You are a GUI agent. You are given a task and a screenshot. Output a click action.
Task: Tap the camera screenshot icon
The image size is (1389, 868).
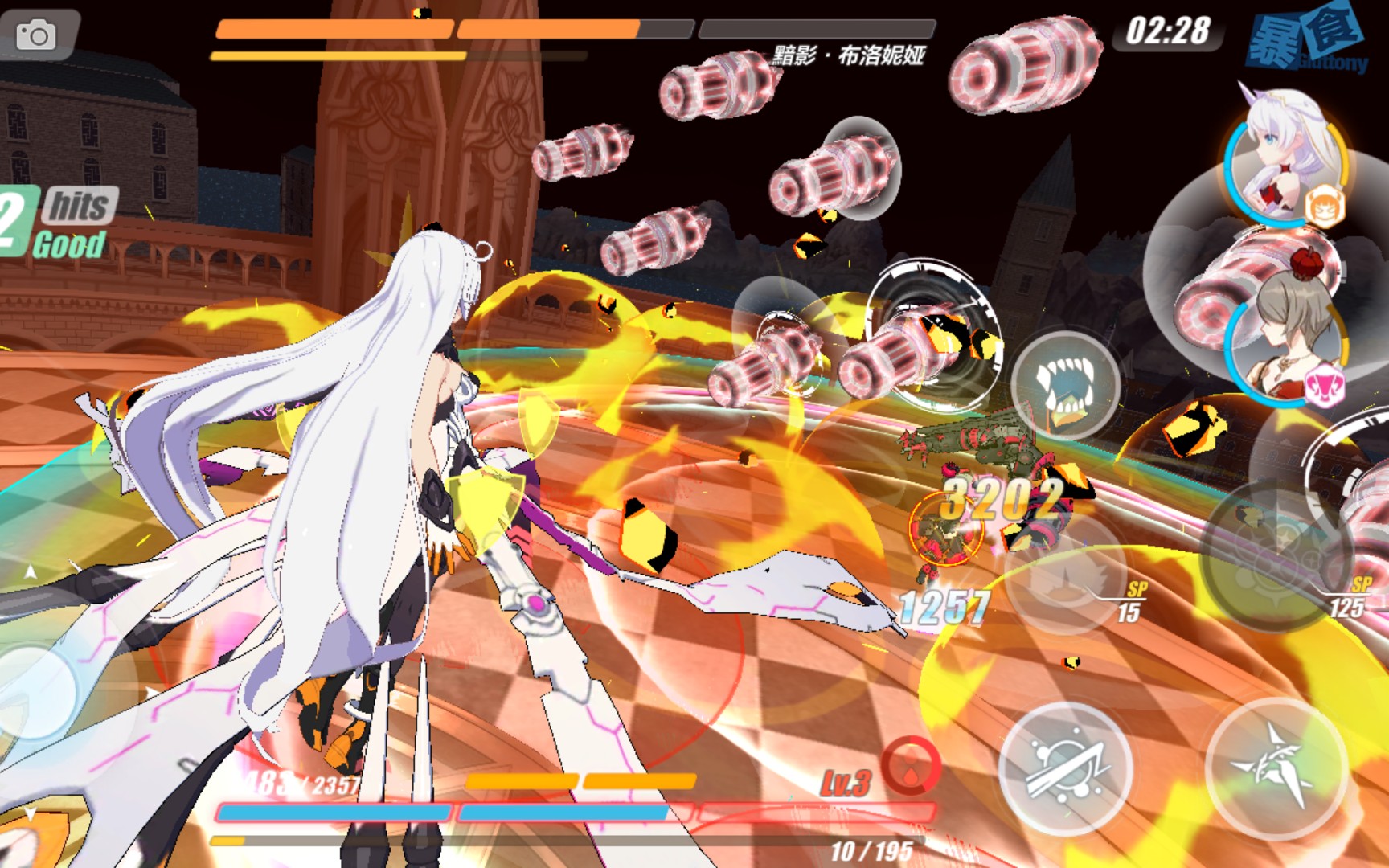36,35
